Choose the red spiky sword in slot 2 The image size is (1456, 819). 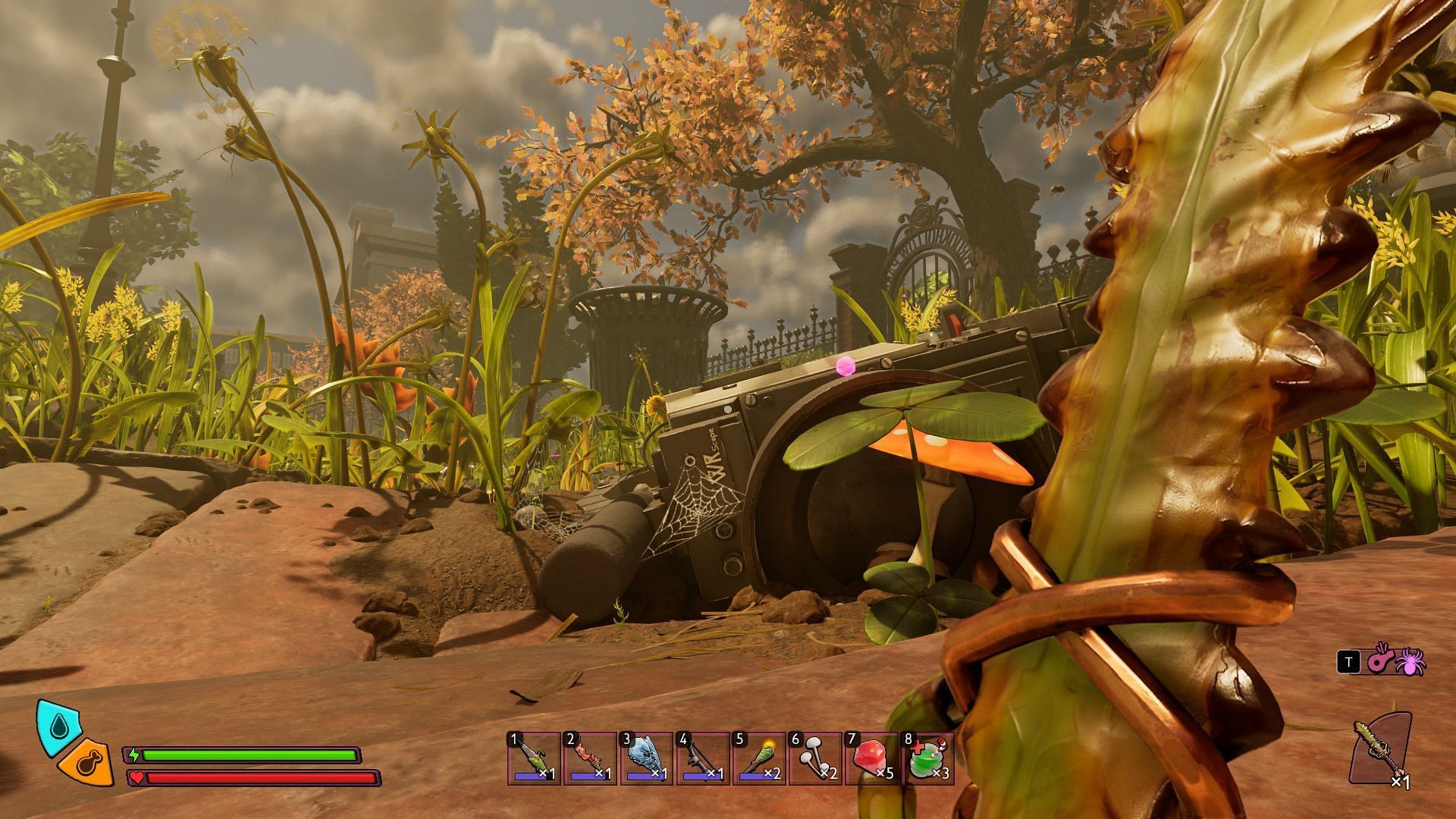point(590,758)
